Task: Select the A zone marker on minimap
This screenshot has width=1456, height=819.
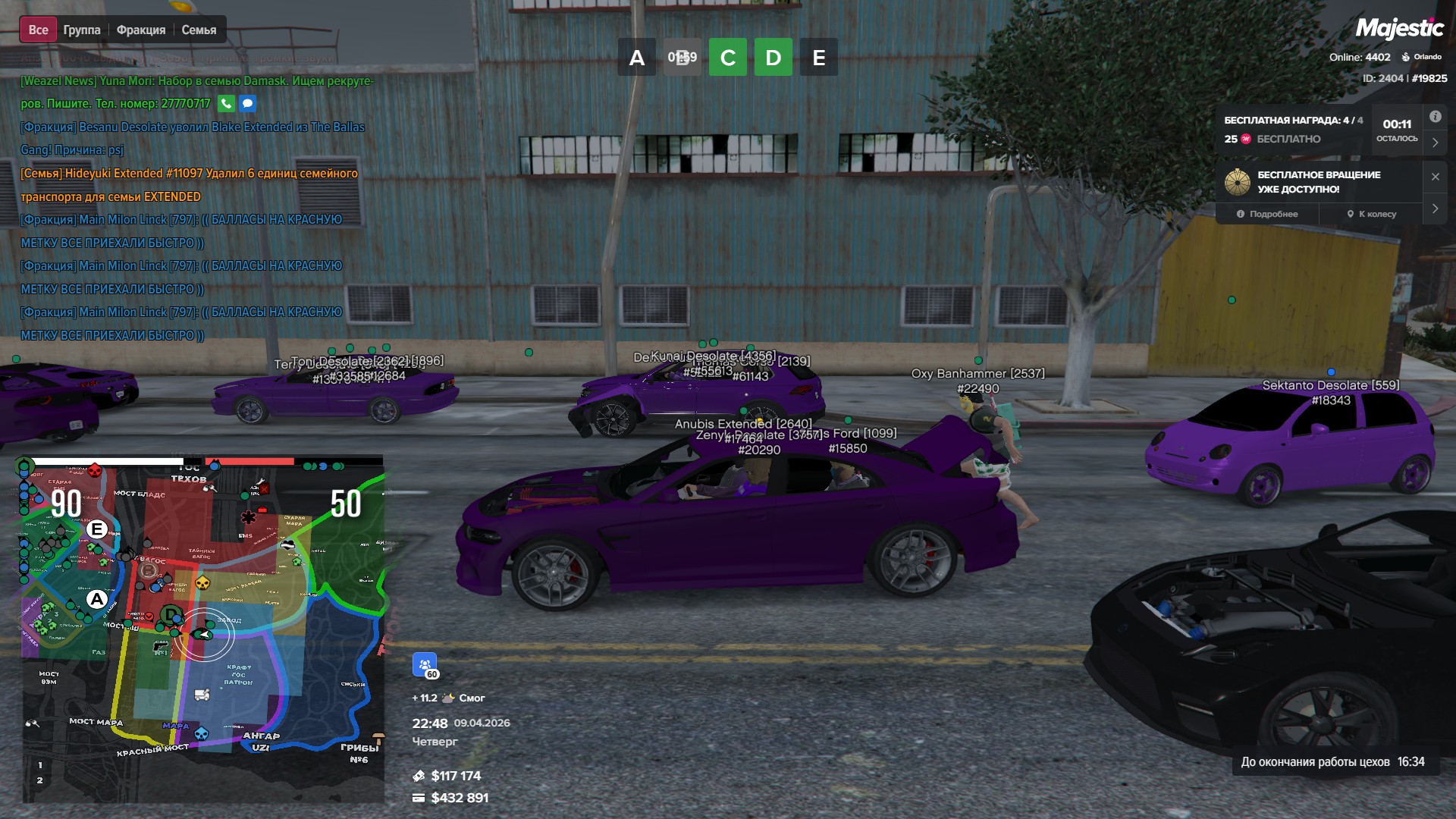Action: pyautogui.click(x=96, y=600)
